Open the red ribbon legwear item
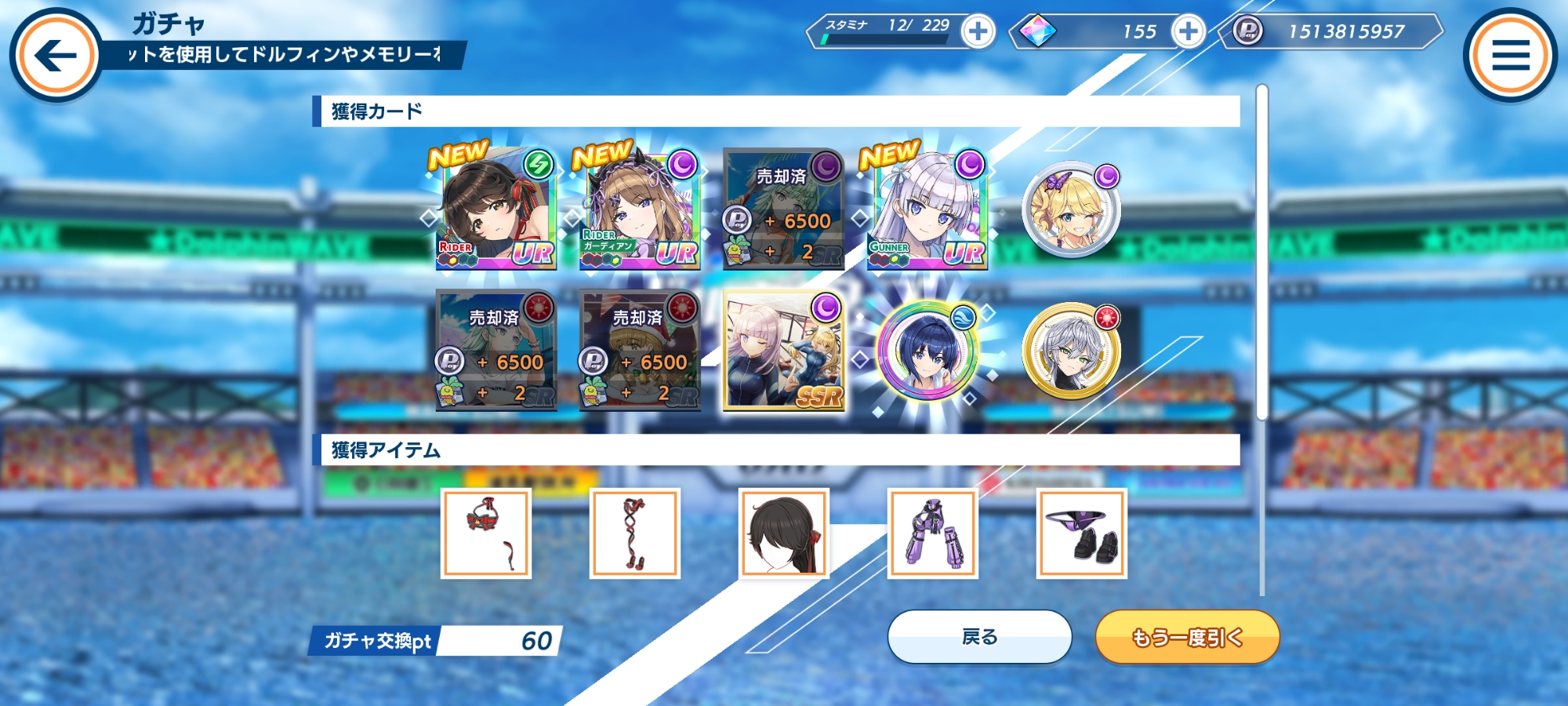Image resolution: width=1568 pixels, height=706 pixels. click(x=635, y=533)
